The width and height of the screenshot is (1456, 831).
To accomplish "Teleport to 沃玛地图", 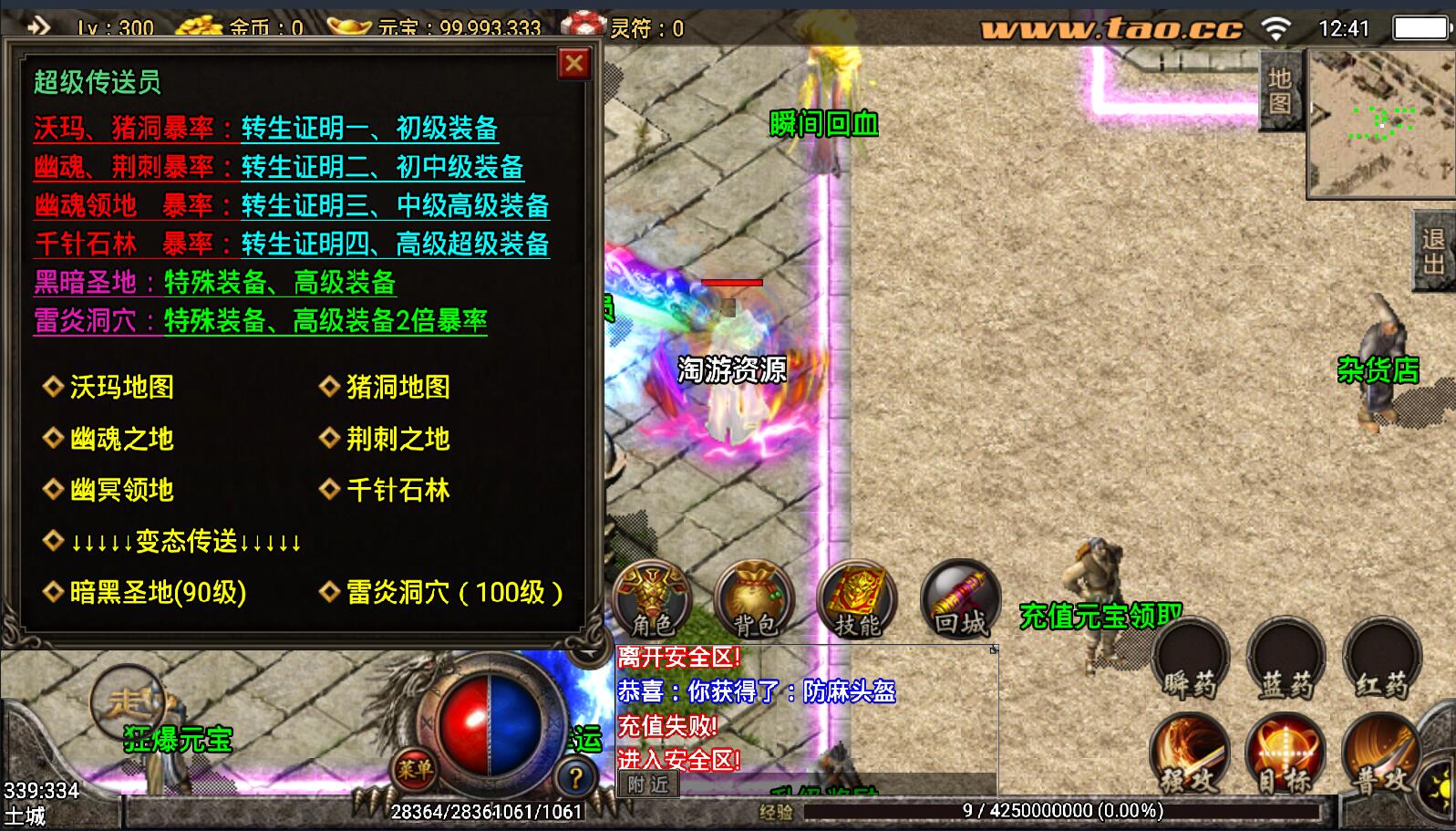I will [x=121, y=387].
